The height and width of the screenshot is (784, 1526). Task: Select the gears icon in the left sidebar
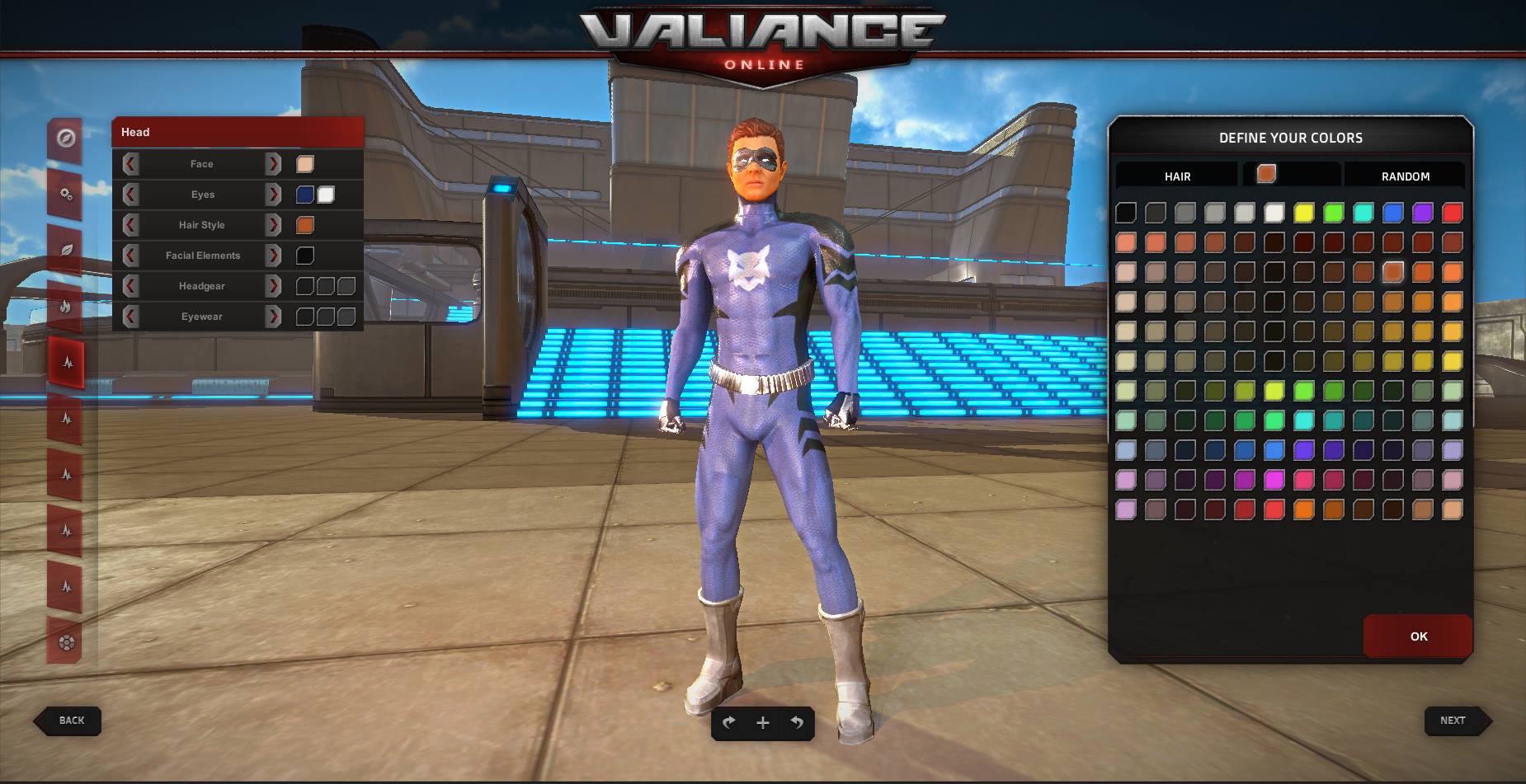point(68,195)
